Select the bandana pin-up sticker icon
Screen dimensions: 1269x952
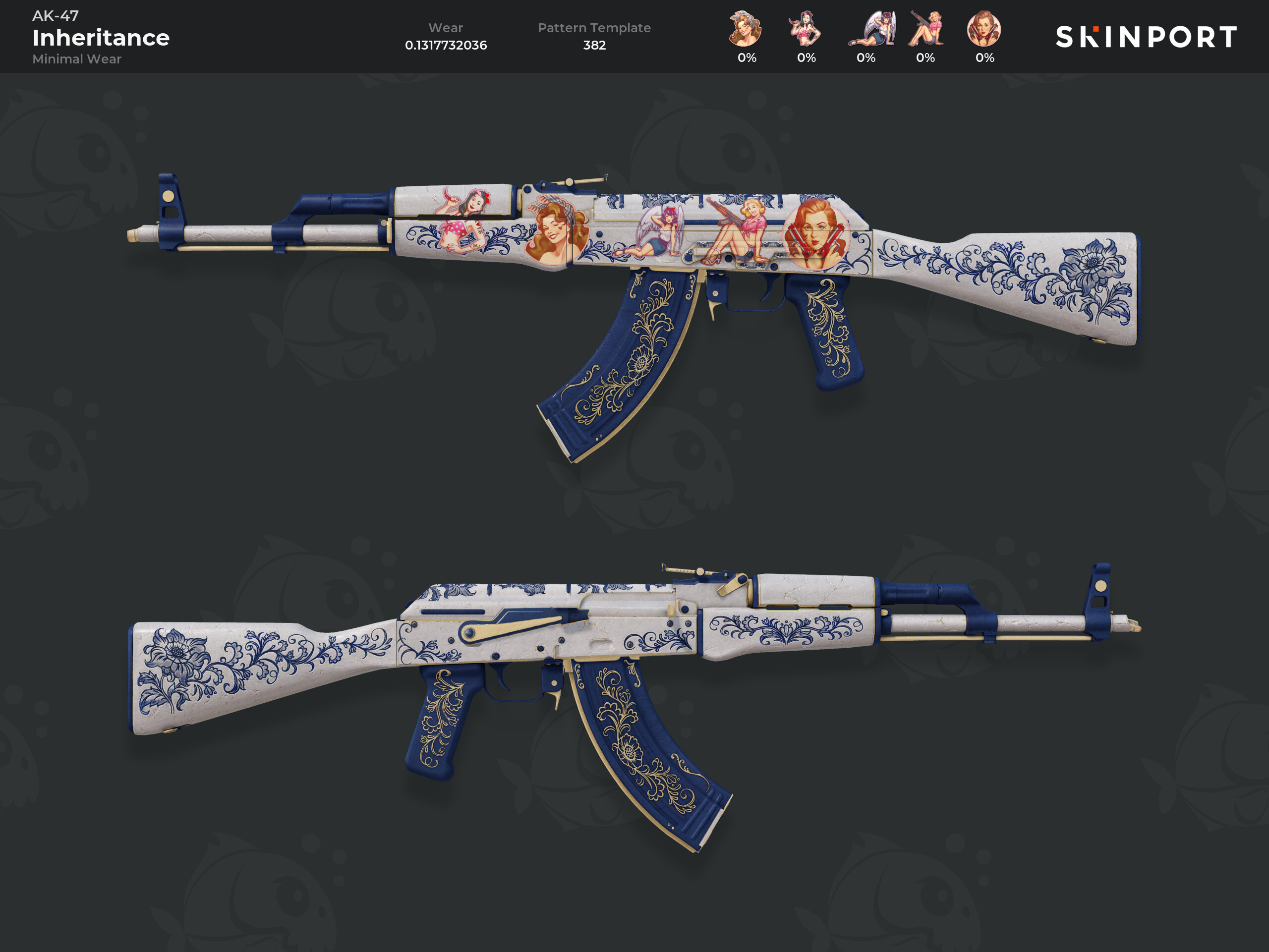point(745,29)
